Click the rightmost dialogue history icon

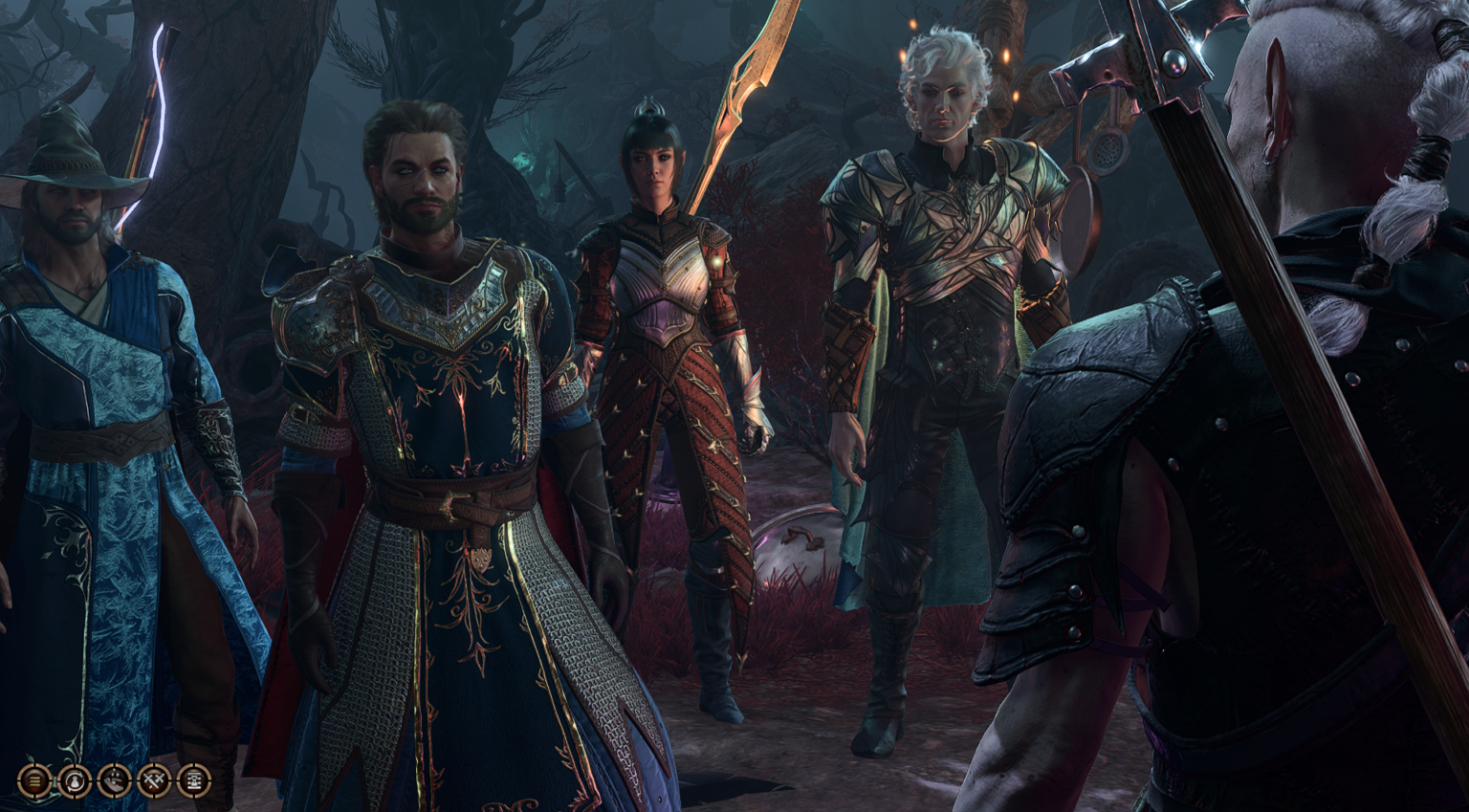point(193,781)
